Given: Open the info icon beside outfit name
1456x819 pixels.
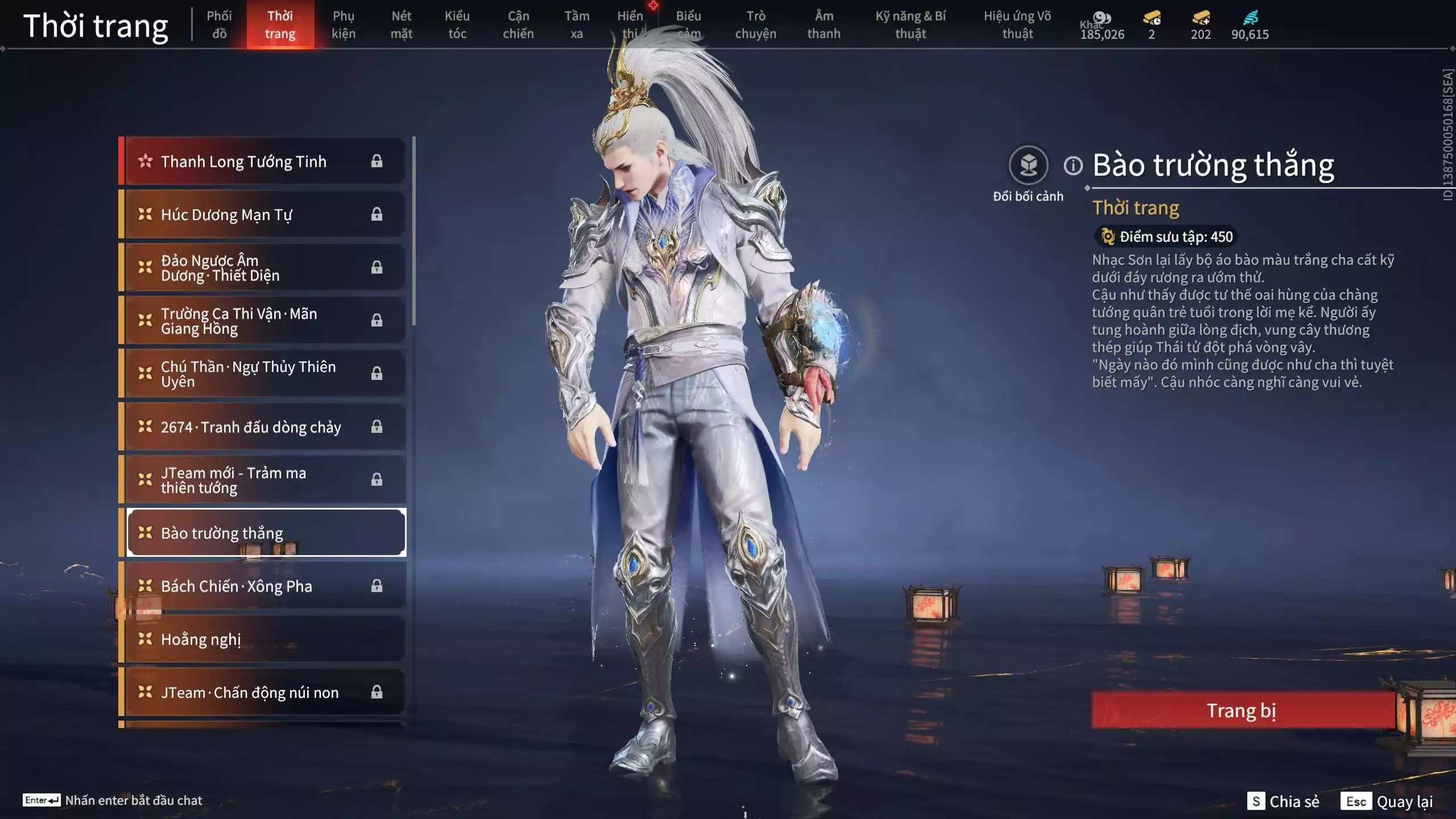Looking at the screenshot, I should coord(1073,166).
